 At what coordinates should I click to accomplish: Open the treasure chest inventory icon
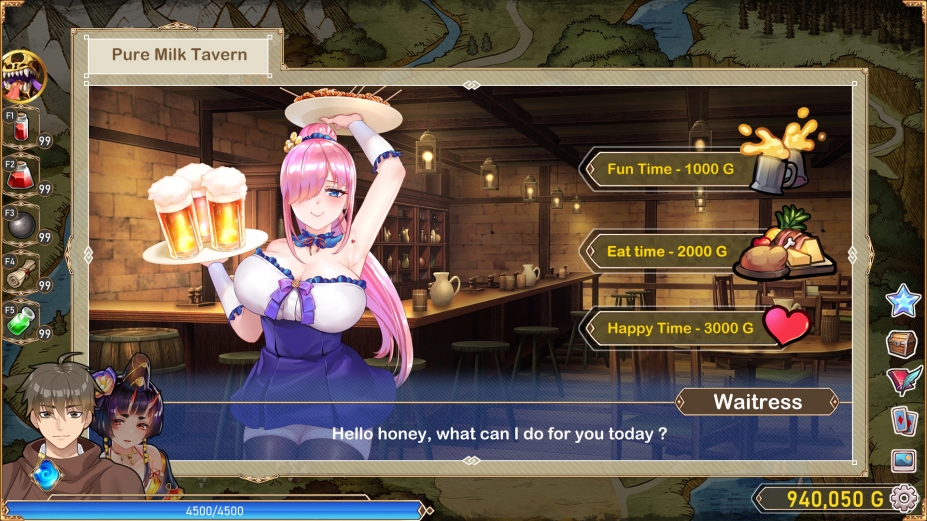(x=903, y=343)
